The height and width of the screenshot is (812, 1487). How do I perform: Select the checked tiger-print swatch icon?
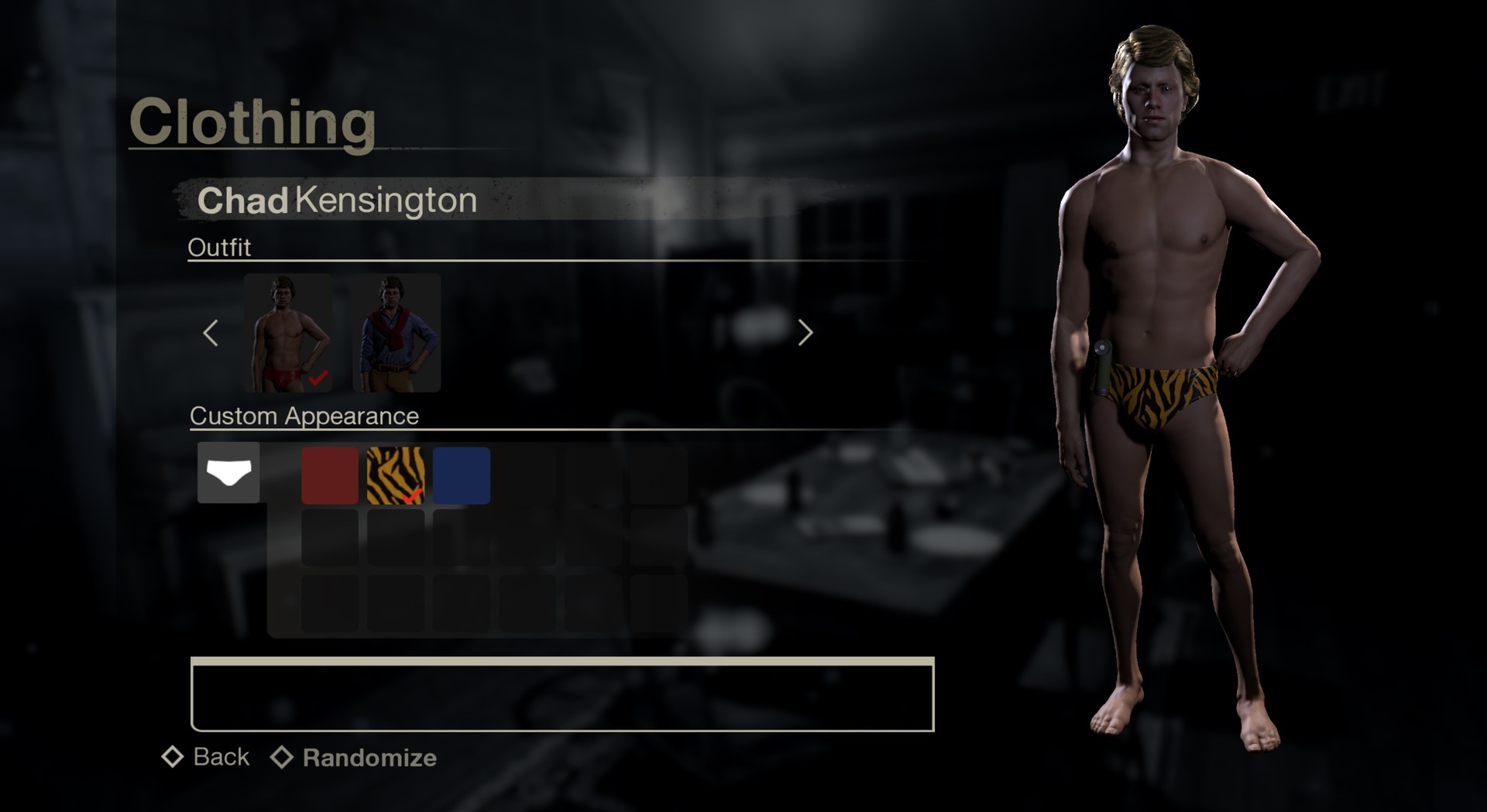[395, 476]
